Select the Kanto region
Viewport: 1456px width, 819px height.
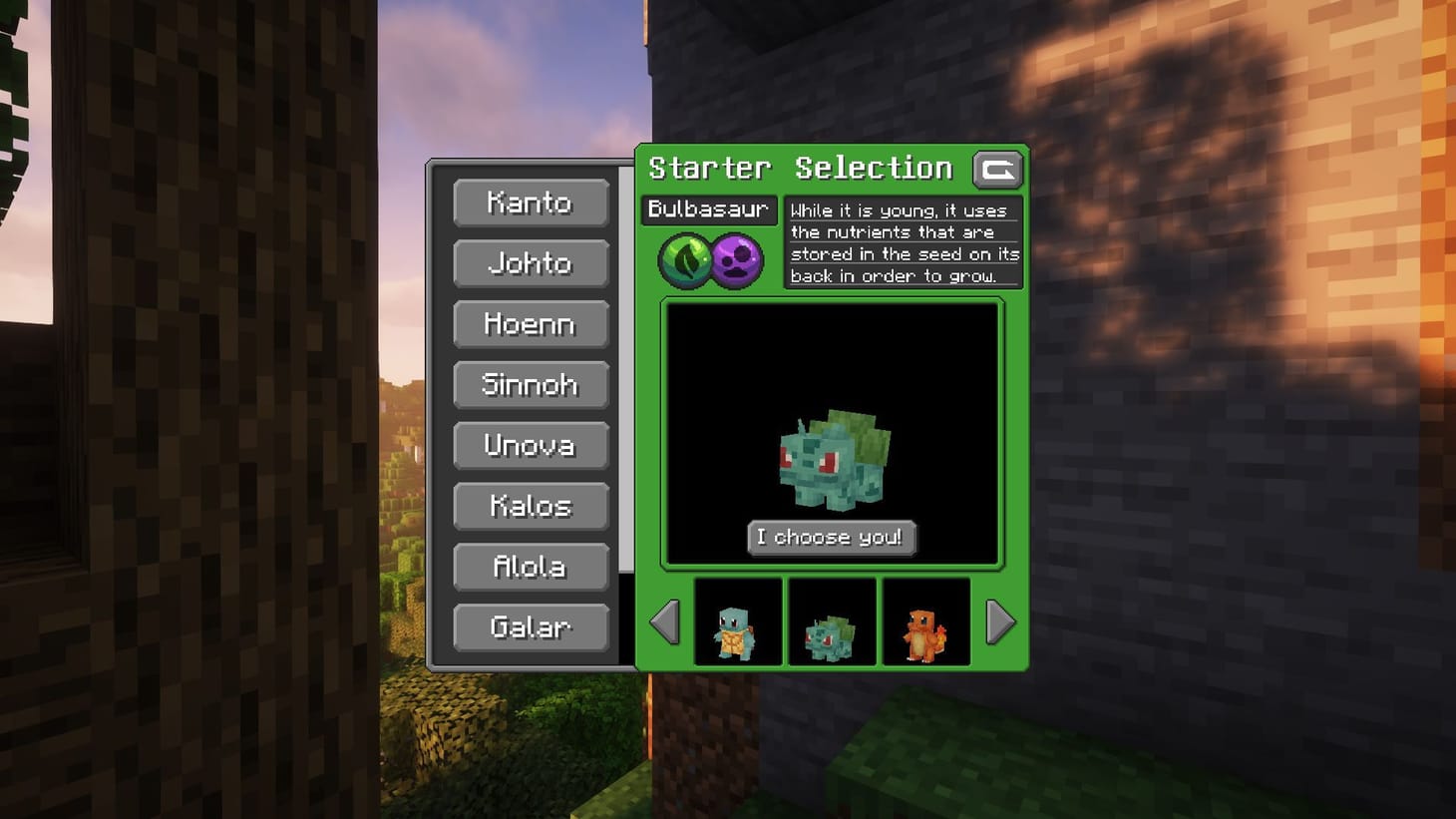tap(531, 204)
